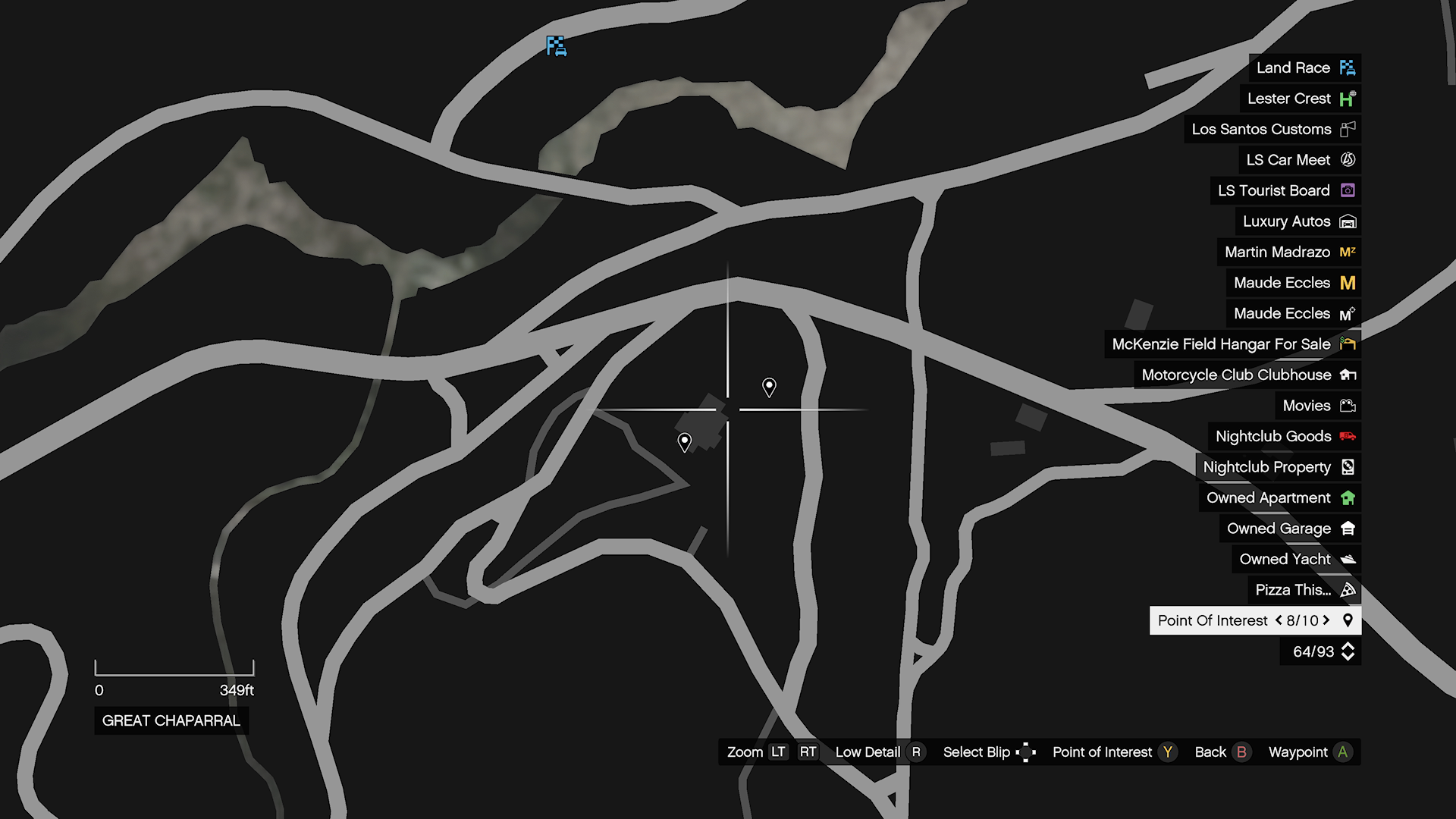Select LS Tourist Board in legend
The width and height of the screenshot is (1456, 819).
pos(1285,190)
